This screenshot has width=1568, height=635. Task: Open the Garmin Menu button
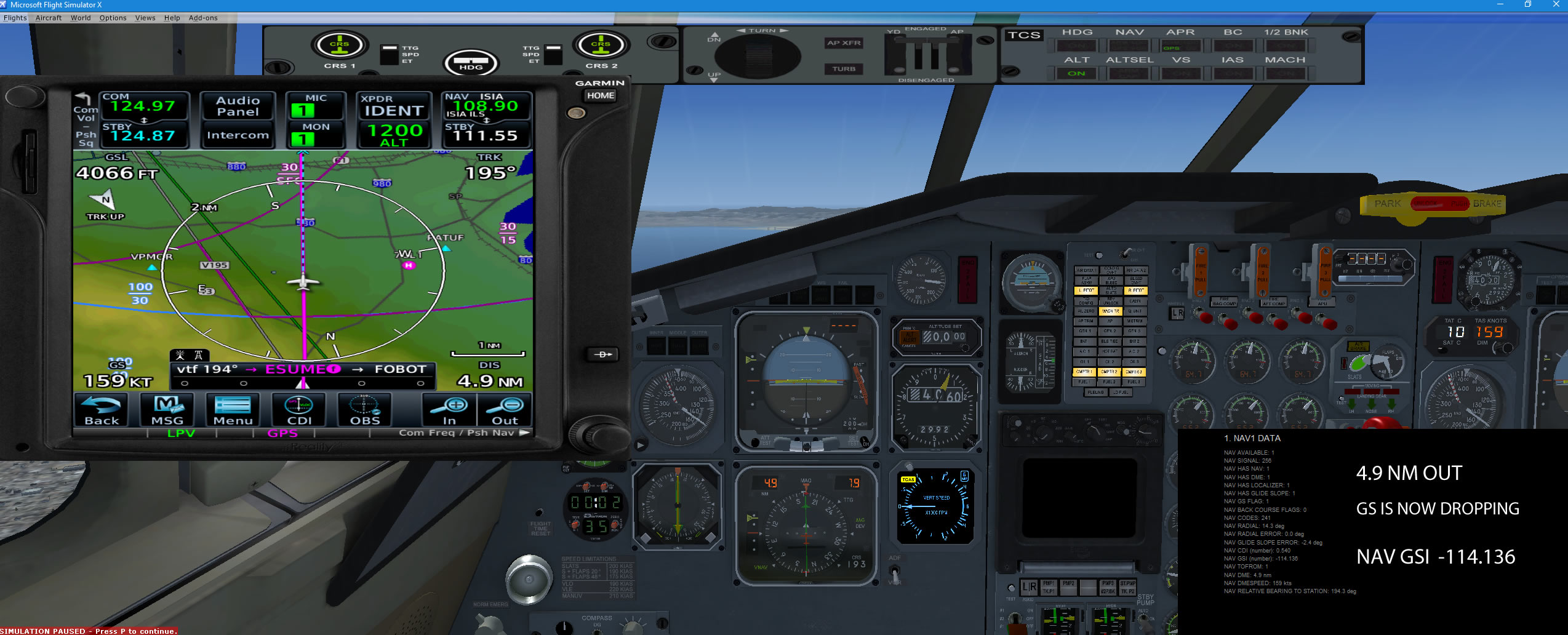pos(233,410)
